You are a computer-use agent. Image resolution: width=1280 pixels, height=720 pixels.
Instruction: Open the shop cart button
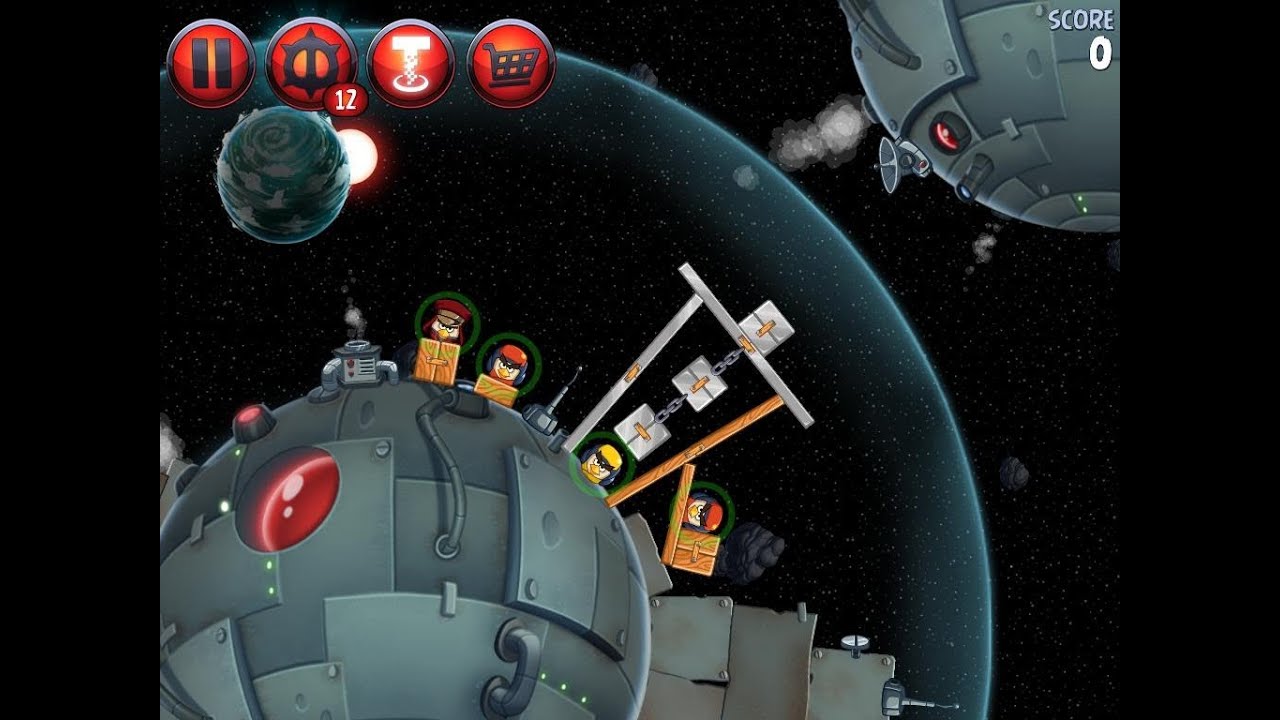(x=511, y=63)
